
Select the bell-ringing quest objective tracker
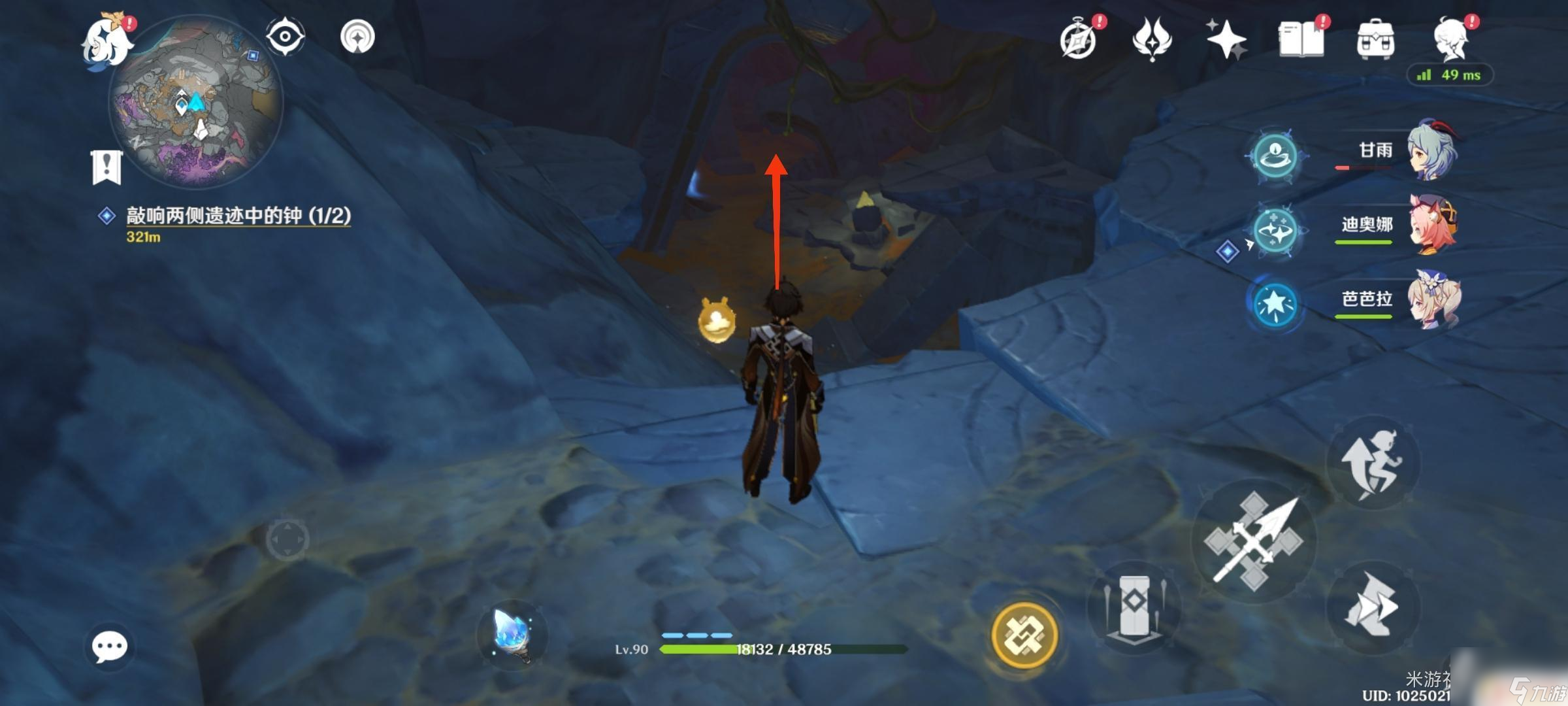(x=238, y=216)
